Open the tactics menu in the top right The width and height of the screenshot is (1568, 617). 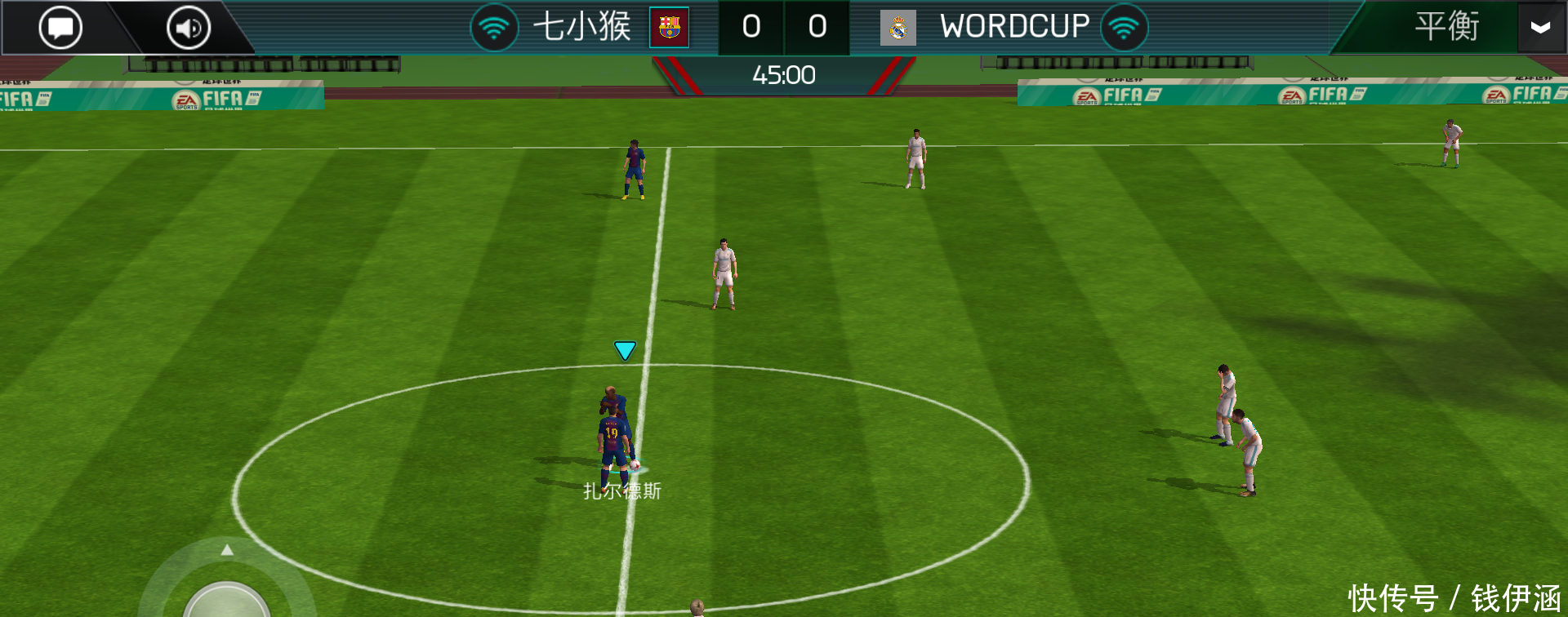1446,26
